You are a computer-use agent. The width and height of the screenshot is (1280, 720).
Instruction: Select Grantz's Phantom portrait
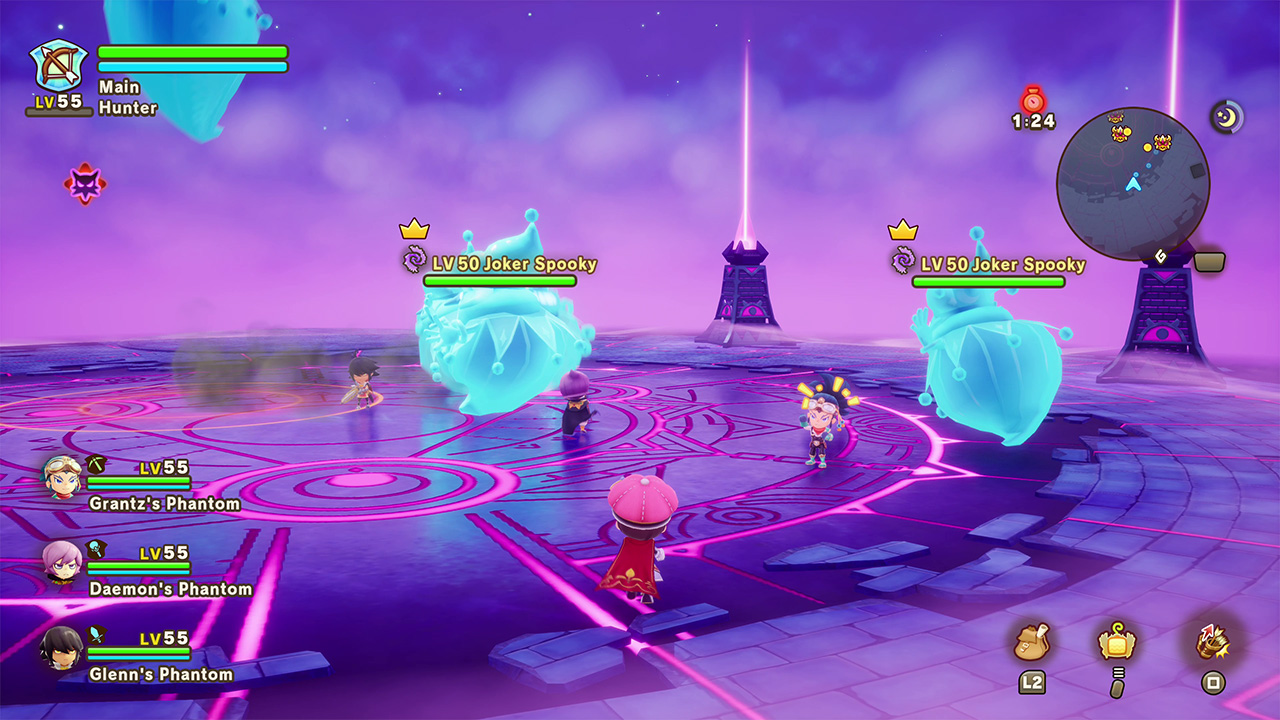[62, 478]
